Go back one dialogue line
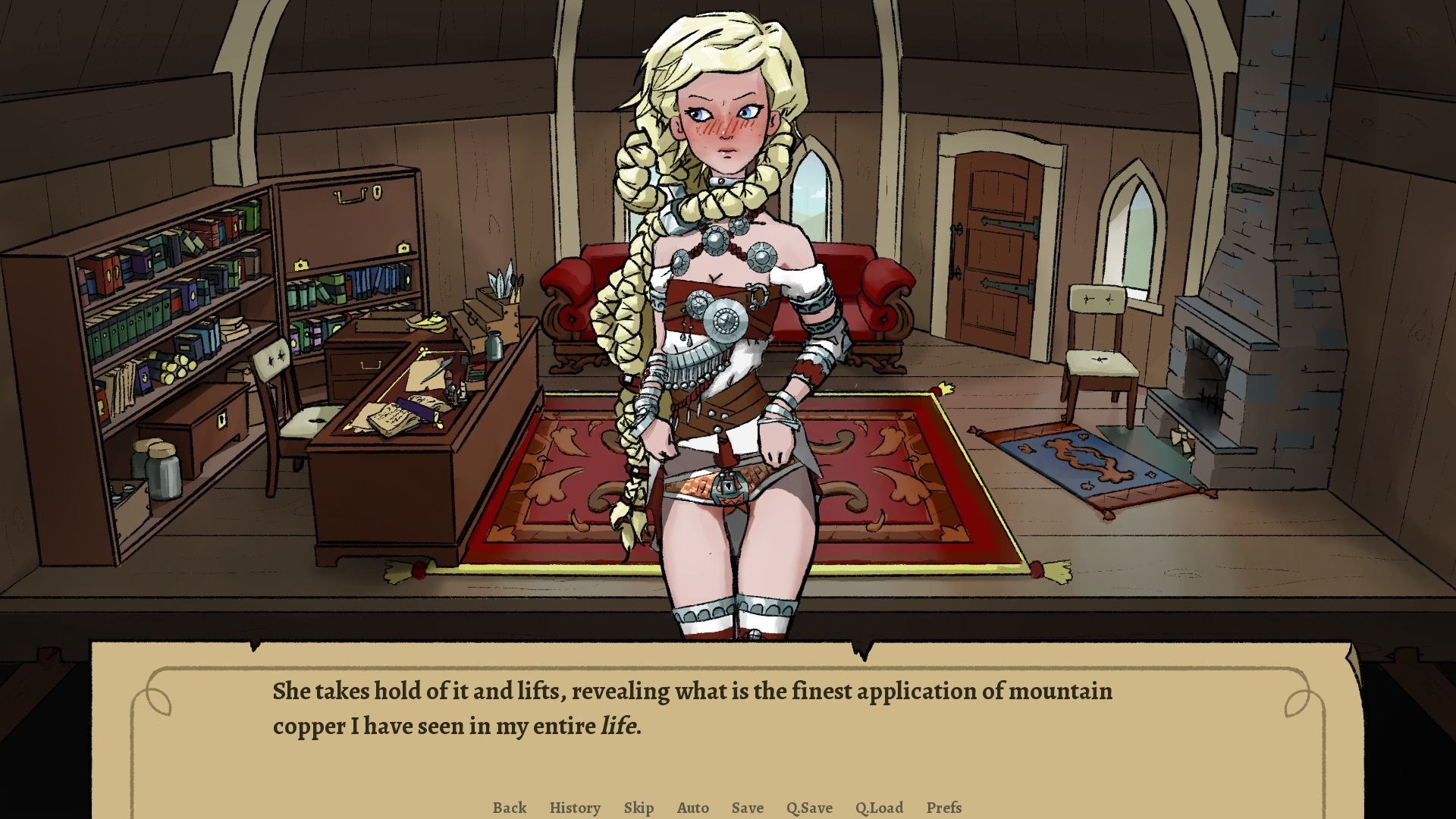This screenshot has height=819, width=1456. pos(509,808)
